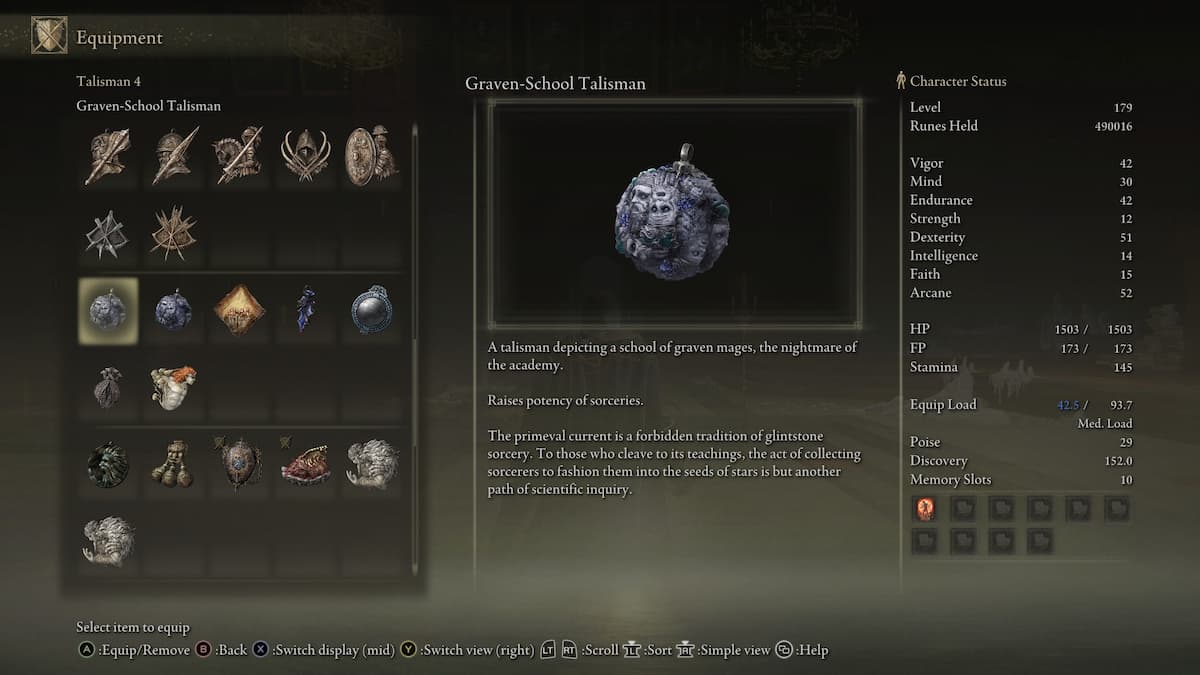The width and height of the screenshot is (1200, 675).
Task: Choose the grey crossed-blades talisman
Action: click(108, 233)
